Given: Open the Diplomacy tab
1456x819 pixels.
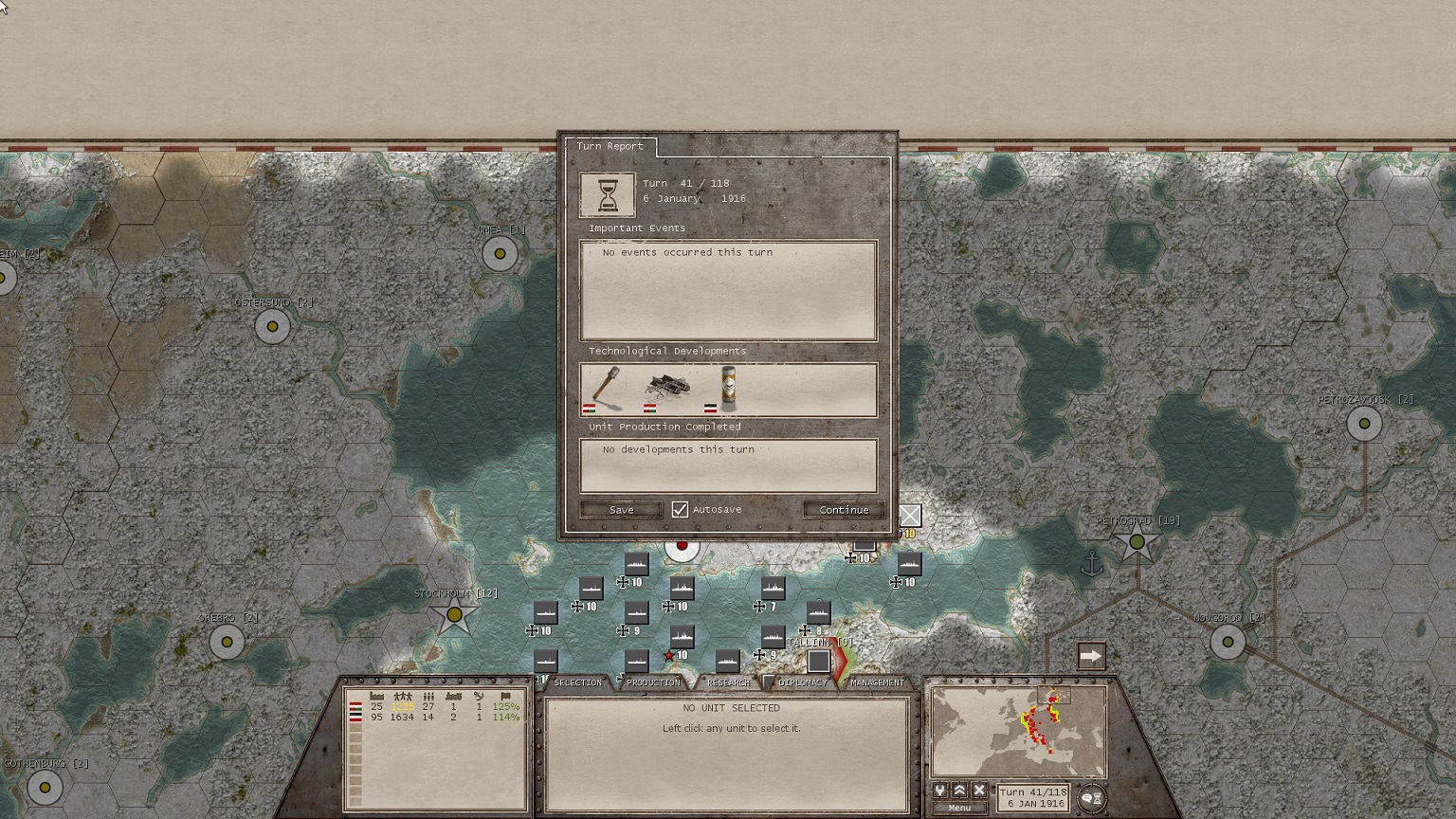Looking at the screenshot, I should (x=802, y=682).
